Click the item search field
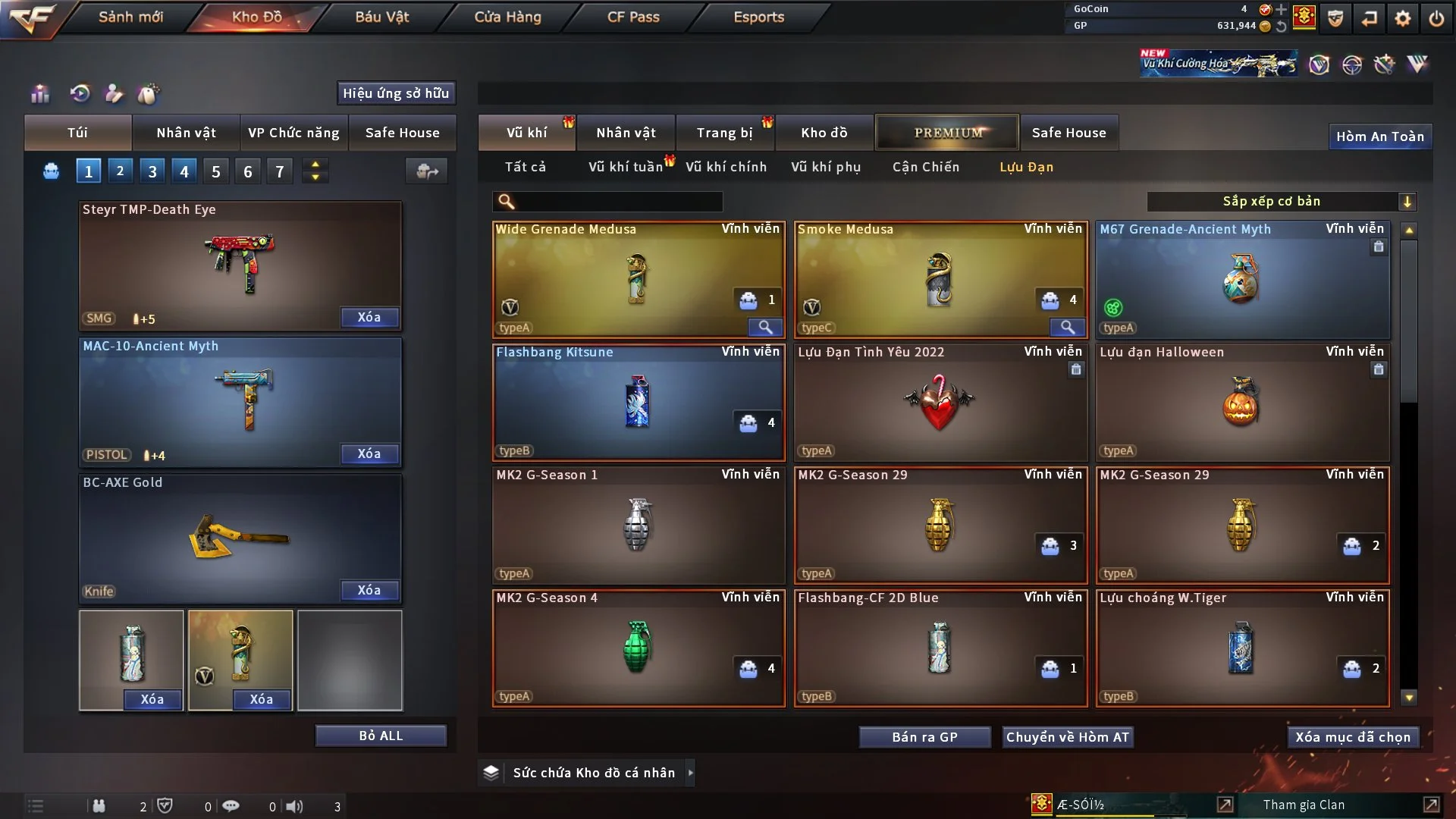 618,201
